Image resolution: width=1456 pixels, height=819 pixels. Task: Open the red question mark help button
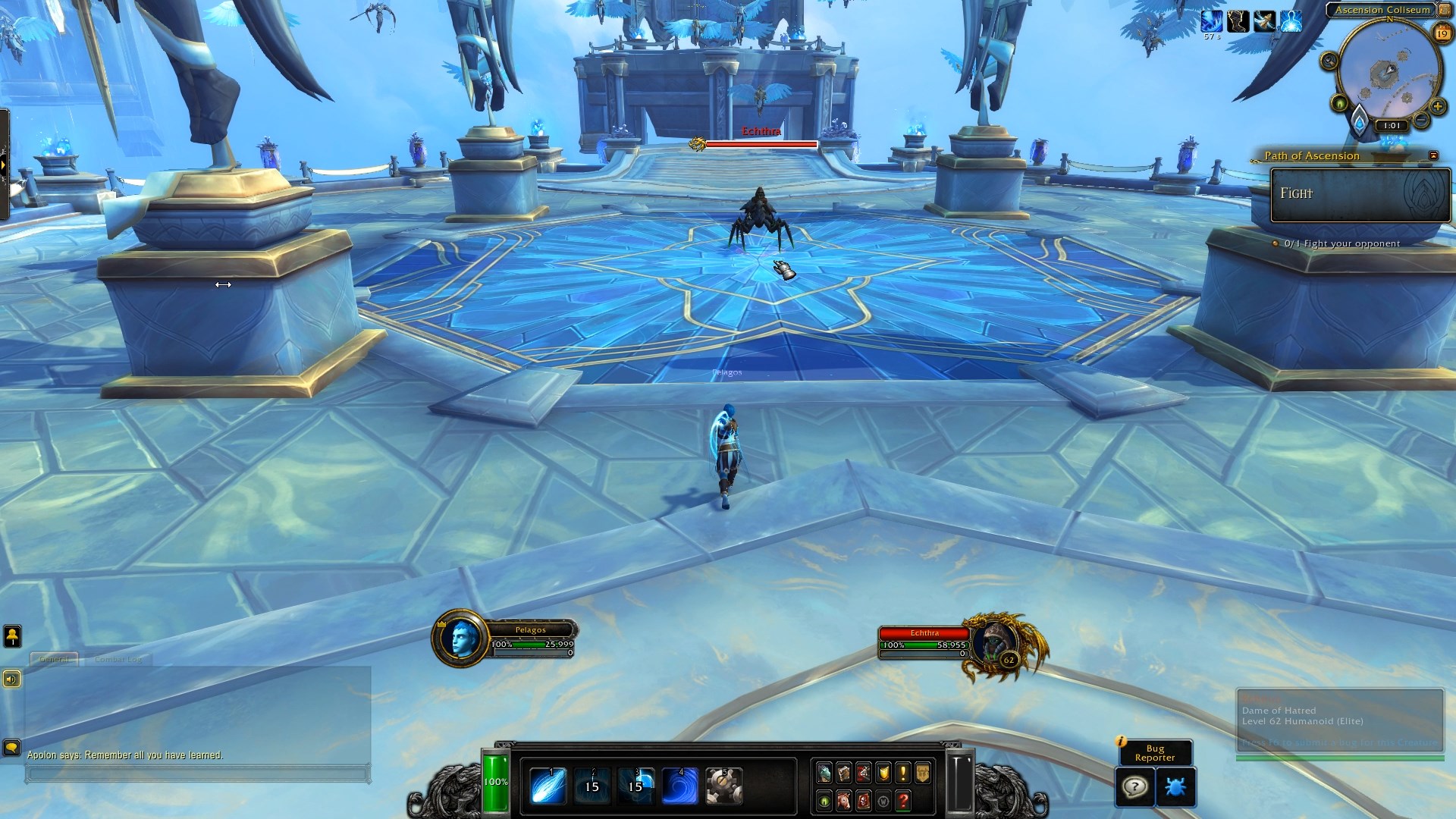(902, 801)
